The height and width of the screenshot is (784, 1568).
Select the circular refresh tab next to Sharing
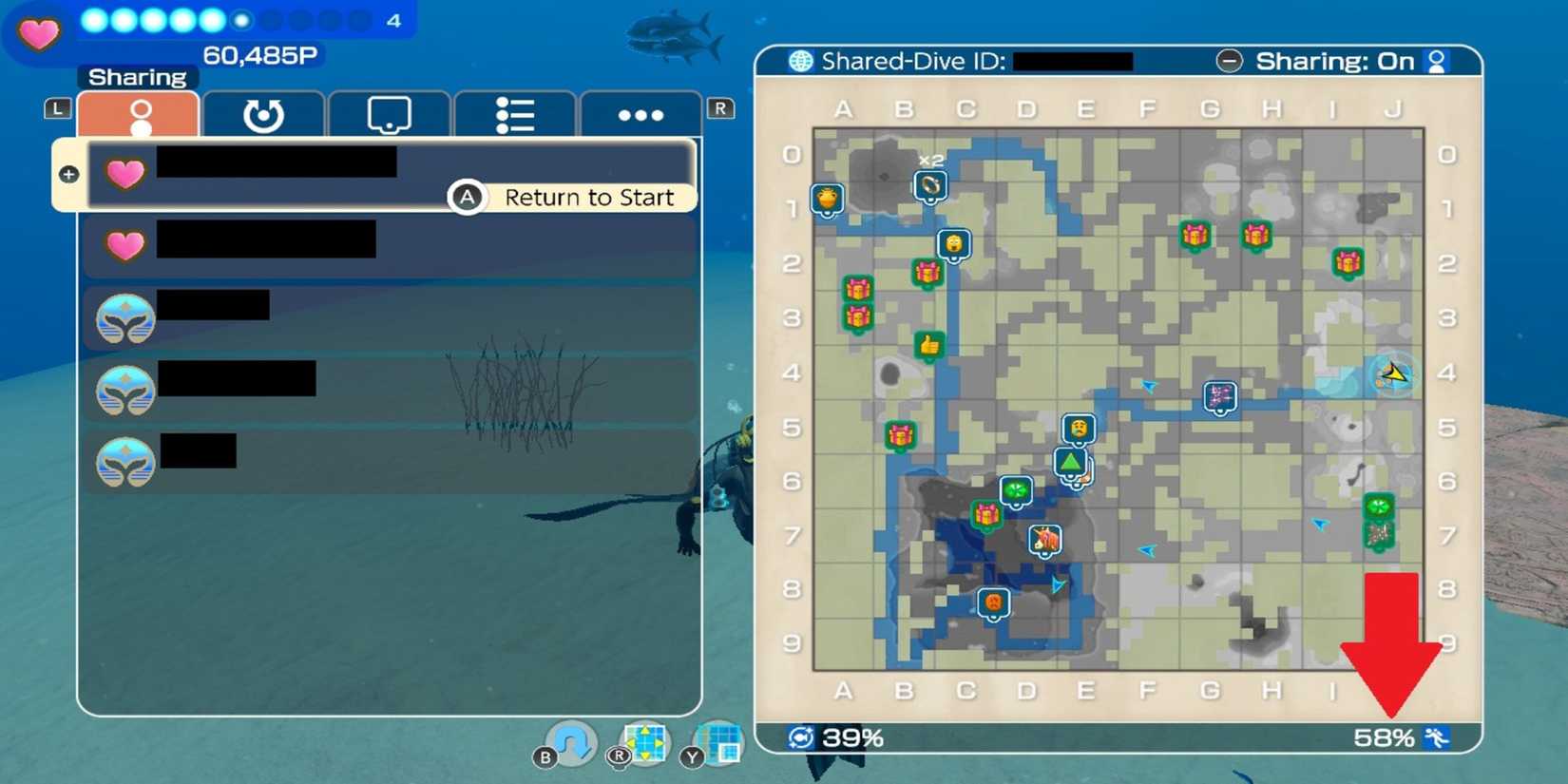[x=263, y=114]
